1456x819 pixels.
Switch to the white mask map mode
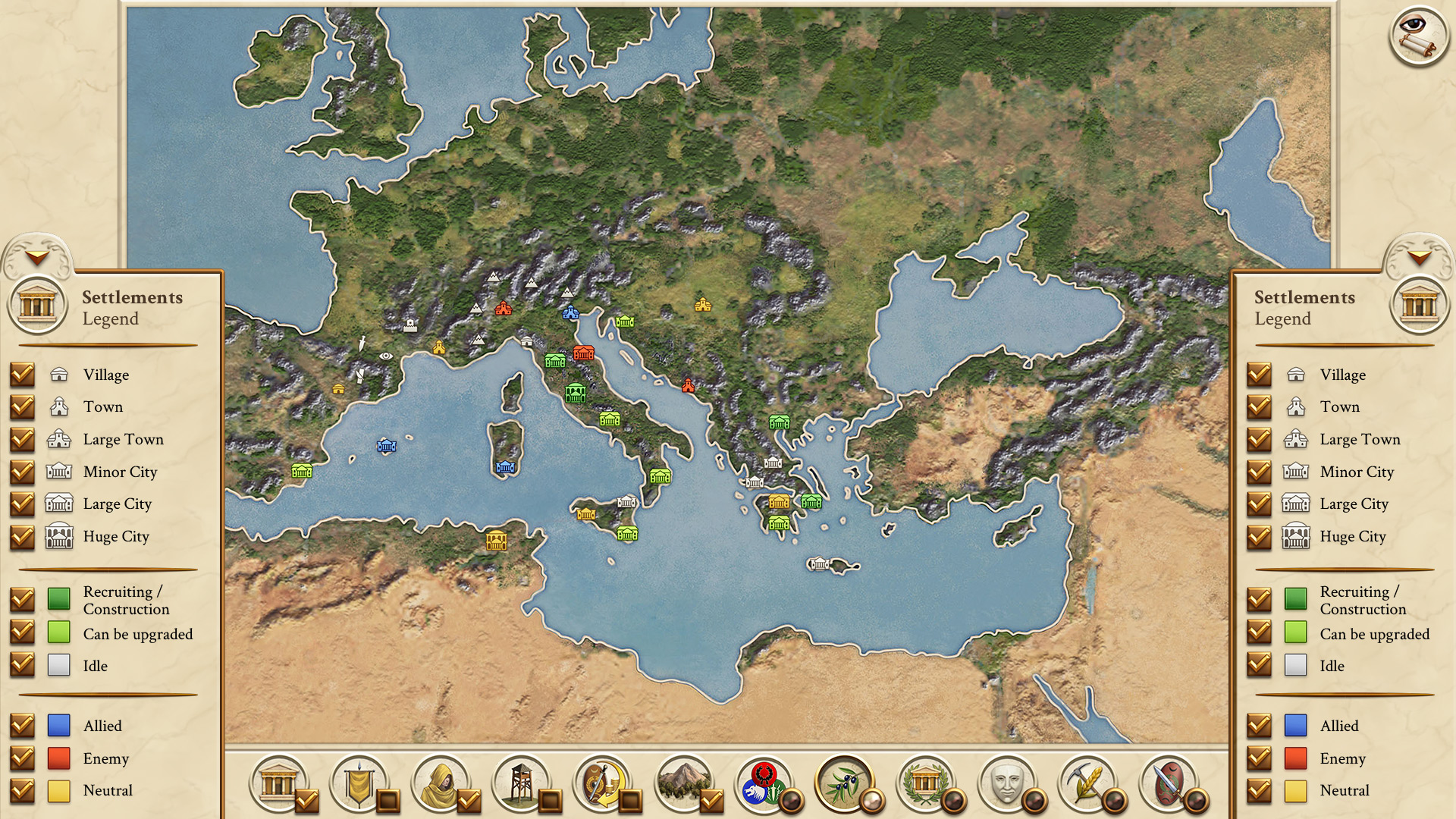pyautogui.click(x=1007, y=783)
